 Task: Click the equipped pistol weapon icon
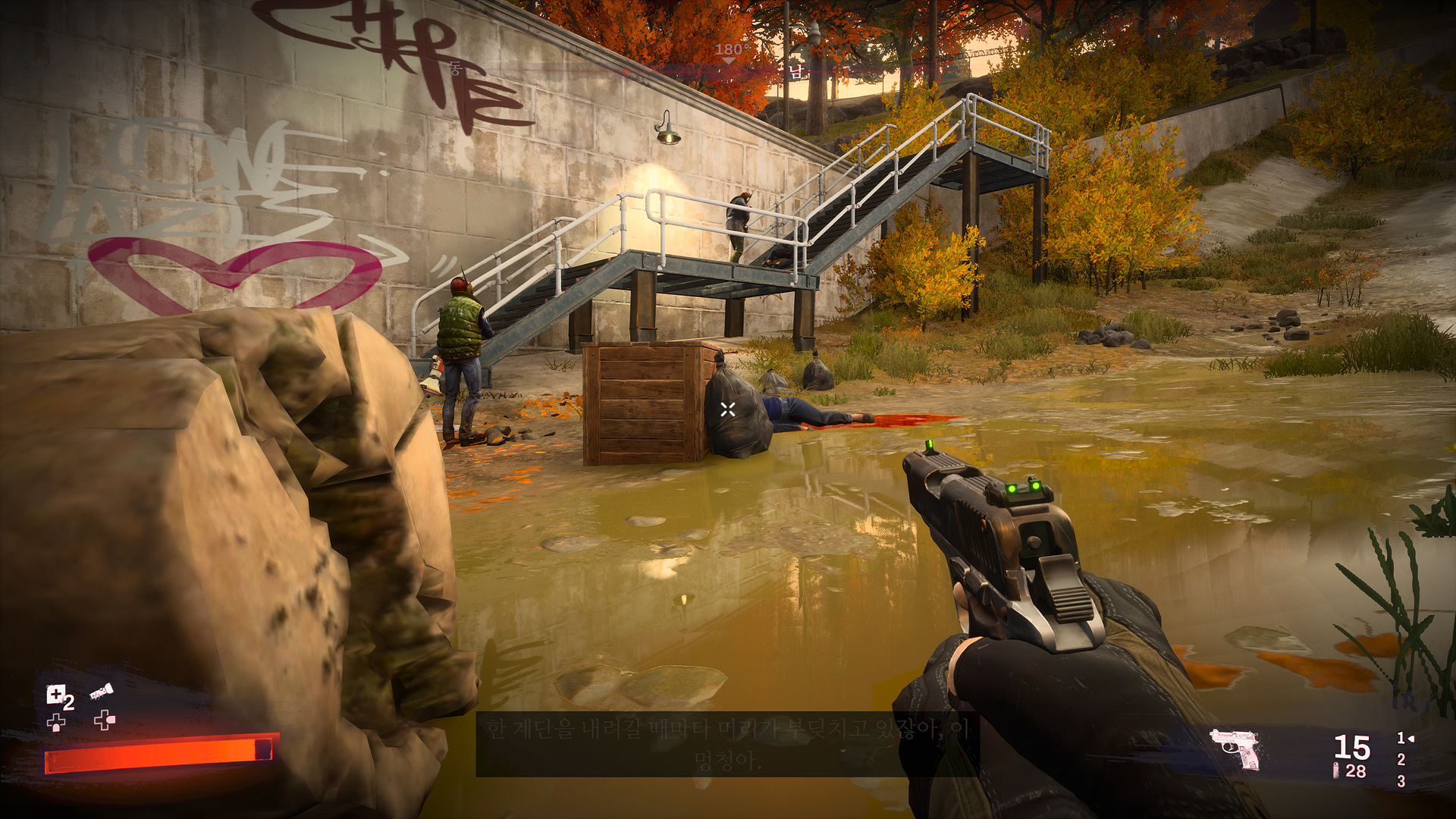click(1236, 749)
